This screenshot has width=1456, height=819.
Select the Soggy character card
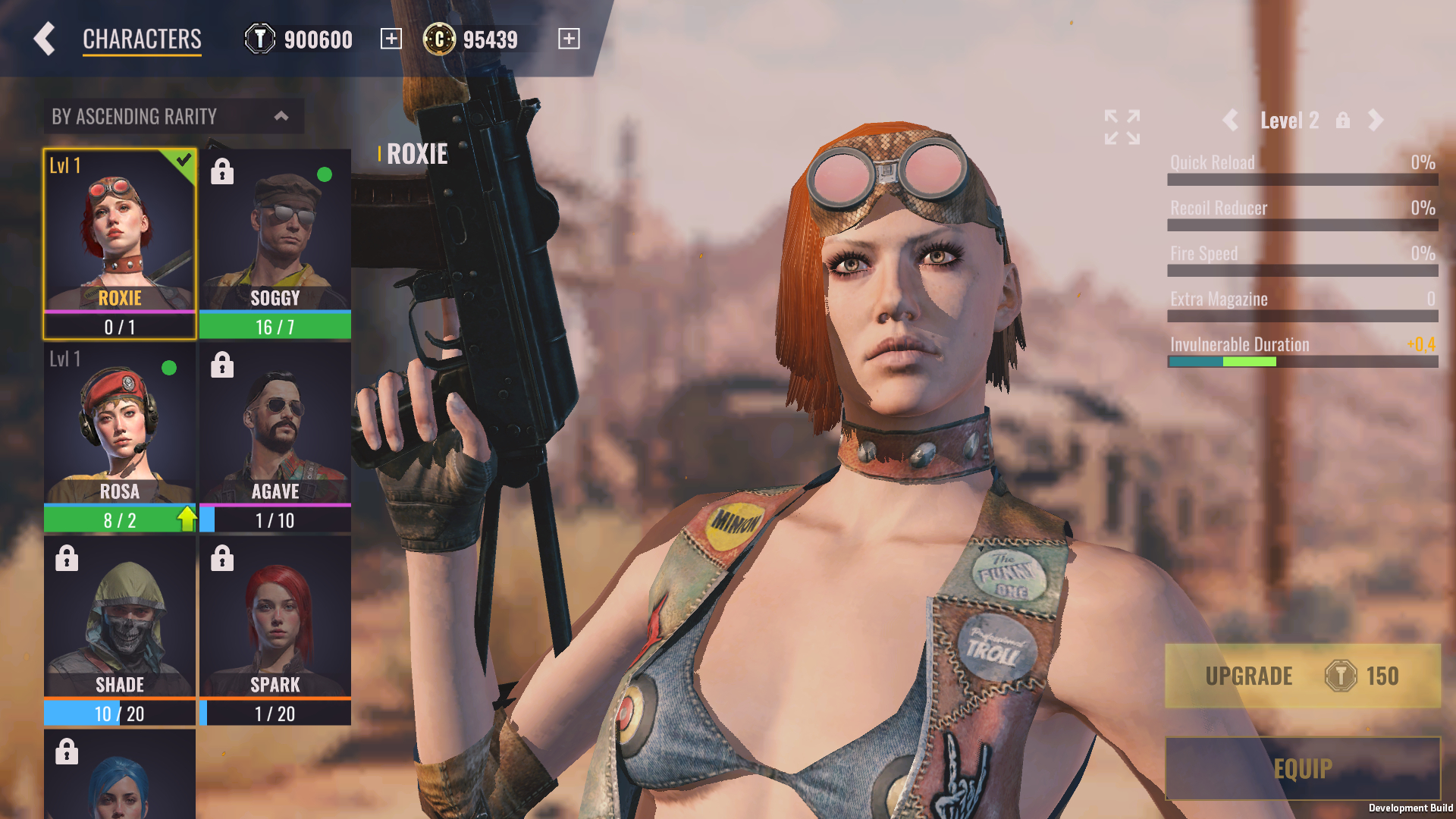click(x=275, y=243)
